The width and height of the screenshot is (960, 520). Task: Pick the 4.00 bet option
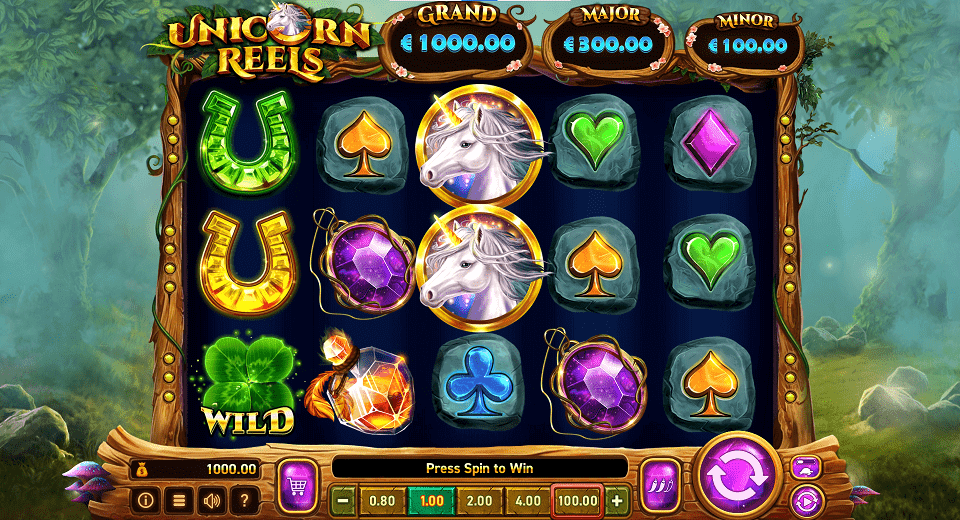click(528, 500)
